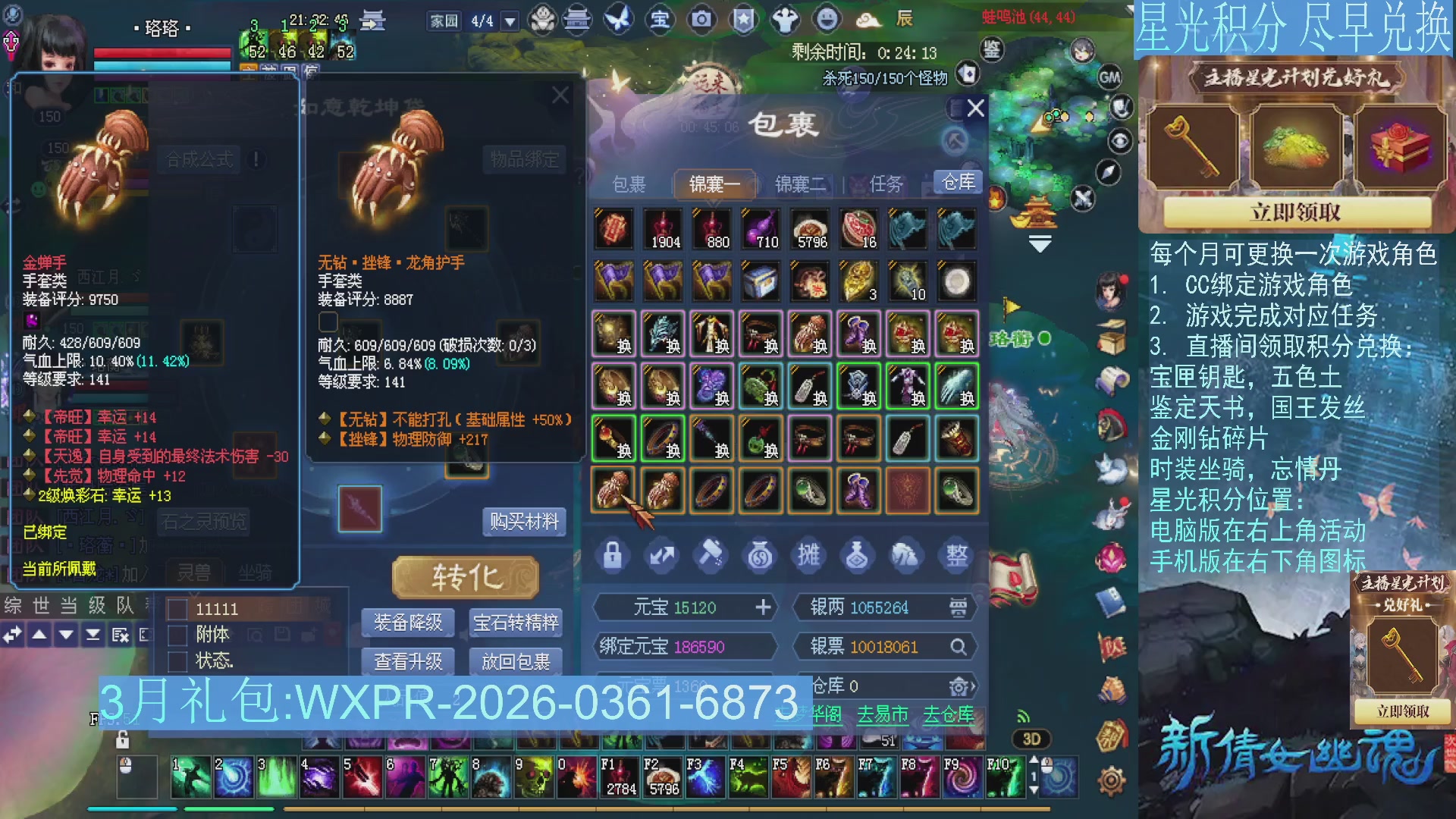1456x819 pixels.
Task: Select the potion flask icon in the bag toolbar
Action: [x=859, y=555]
